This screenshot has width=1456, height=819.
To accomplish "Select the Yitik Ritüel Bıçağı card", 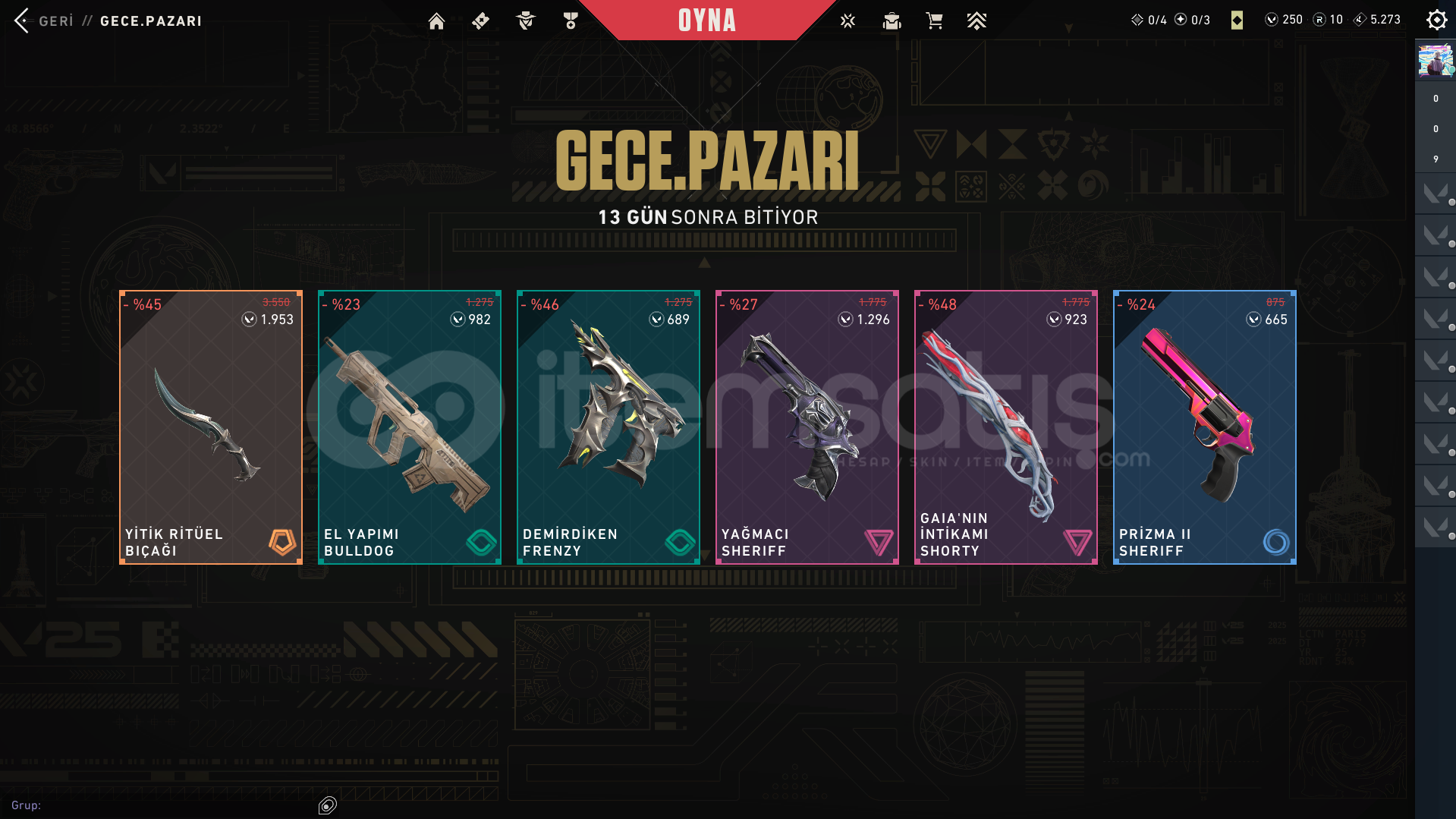I will [211, 427].
